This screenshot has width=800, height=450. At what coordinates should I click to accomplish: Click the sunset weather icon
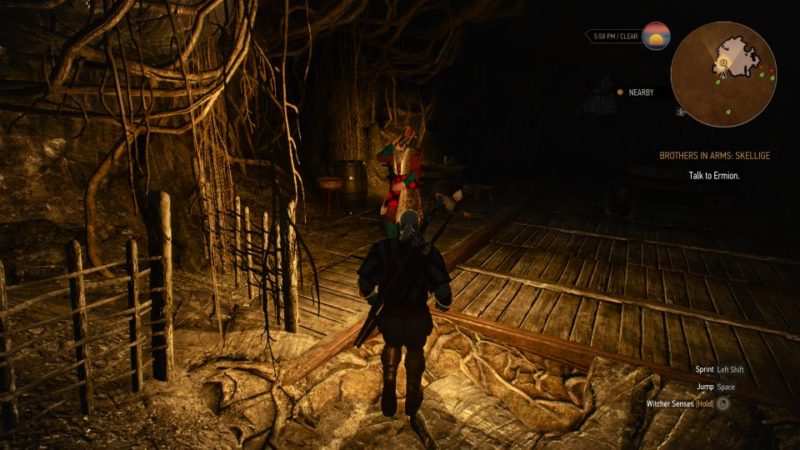click(x=656, y=36)
